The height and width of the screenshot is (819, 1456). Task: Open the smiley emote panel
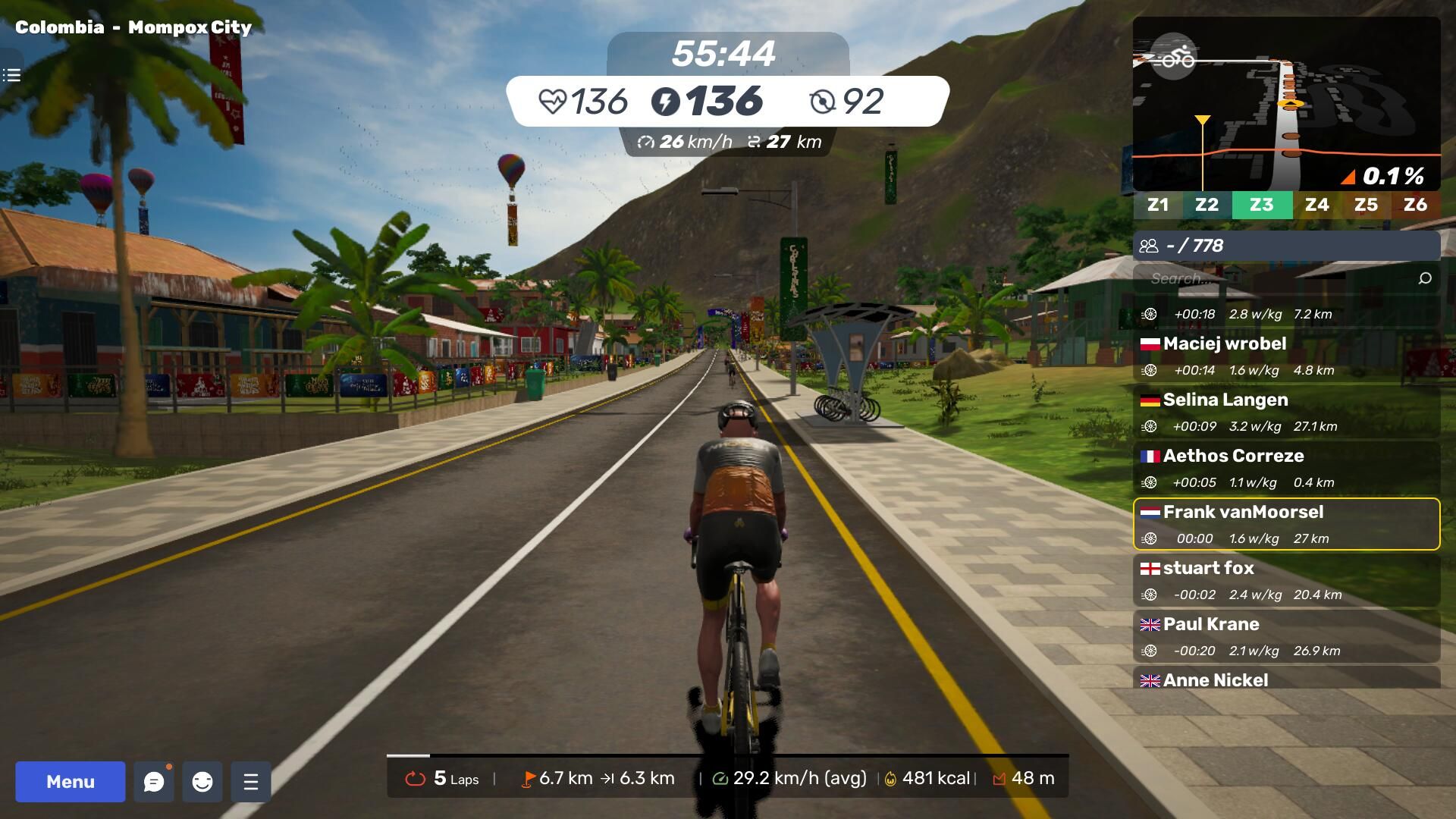pos(202,782)
